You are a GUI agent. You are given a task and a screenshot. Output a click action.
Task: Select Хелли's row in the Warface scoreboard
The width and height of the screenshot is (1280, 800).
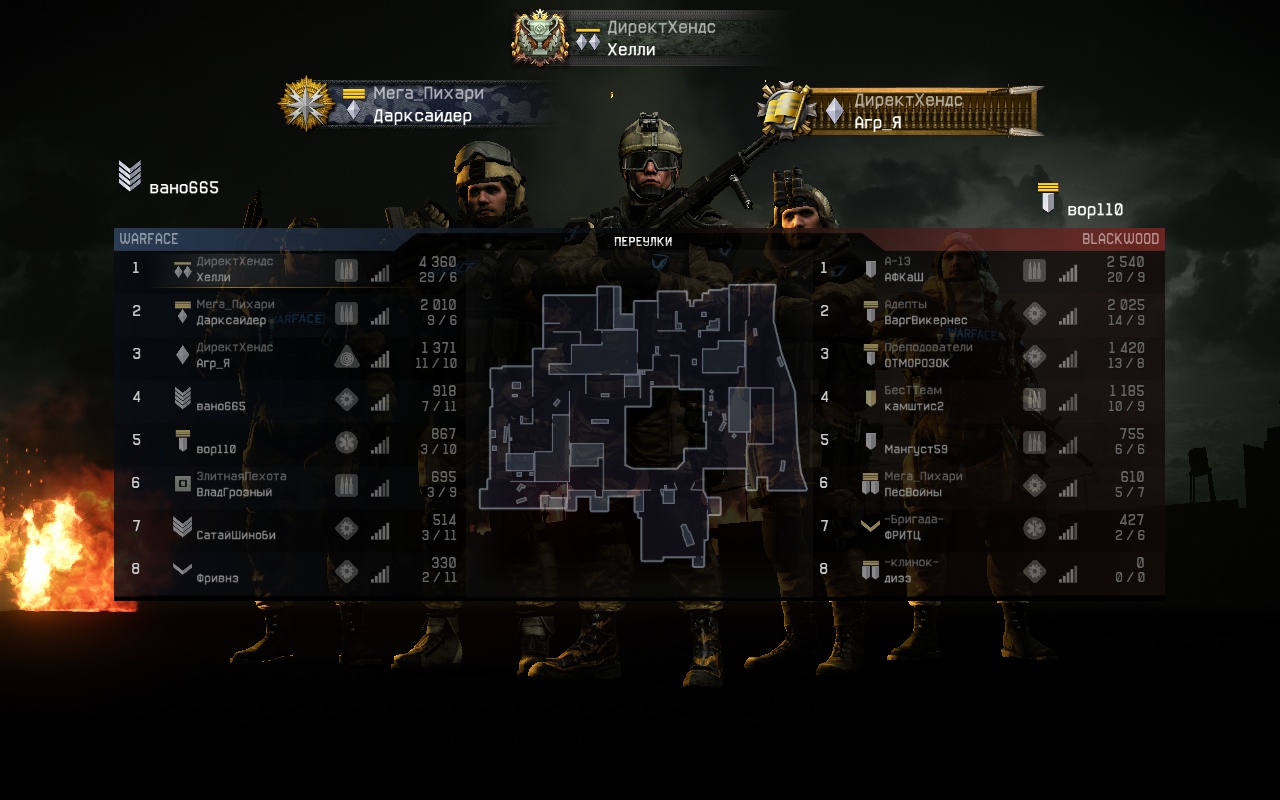(x=290, y=269)
